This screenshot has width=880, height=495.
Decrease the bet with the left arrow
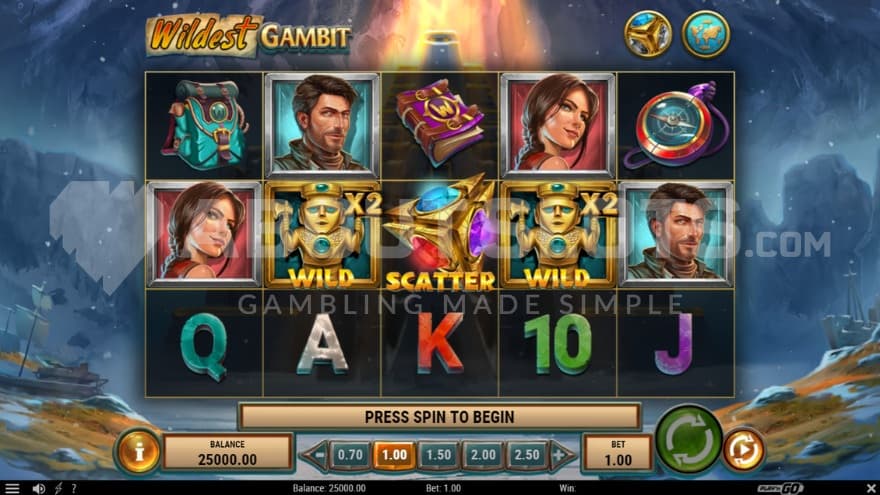315,455
